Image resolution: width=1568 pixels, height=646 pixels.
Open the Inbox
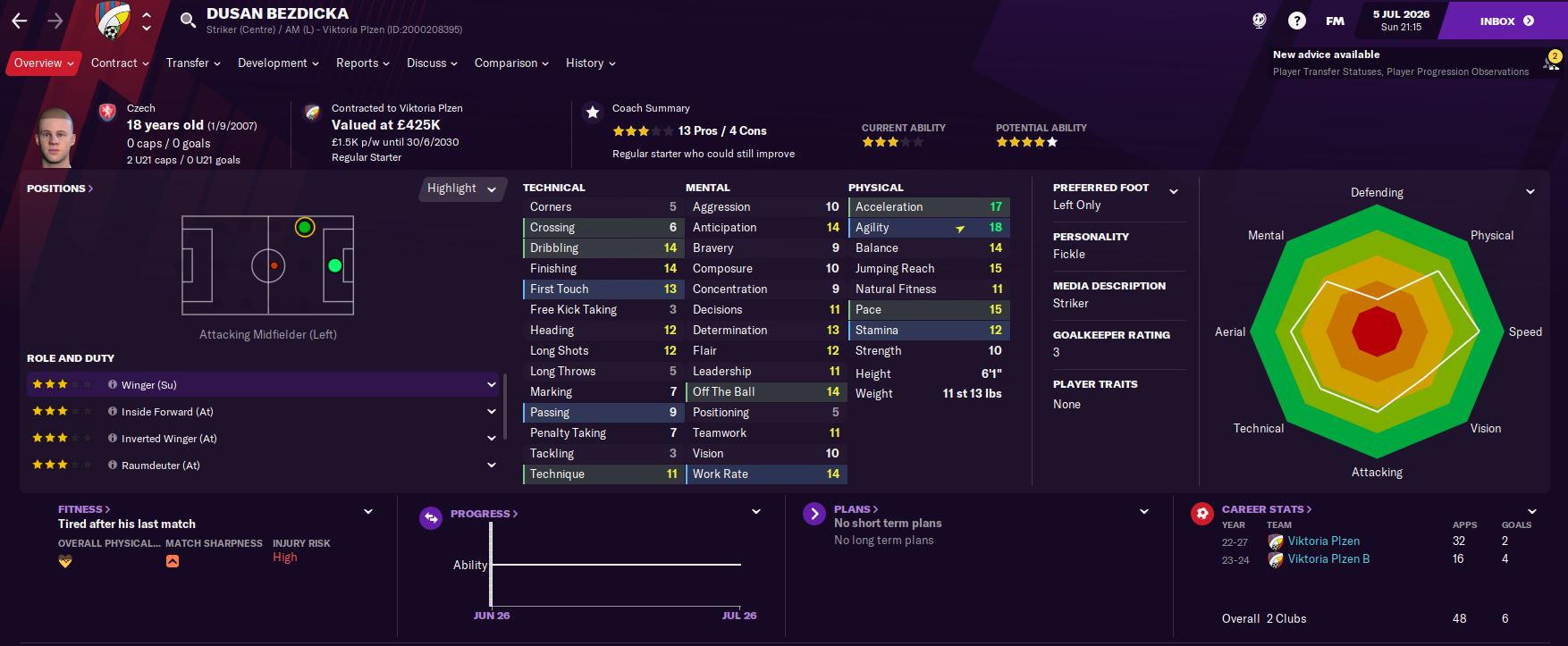pos(1505,21)
